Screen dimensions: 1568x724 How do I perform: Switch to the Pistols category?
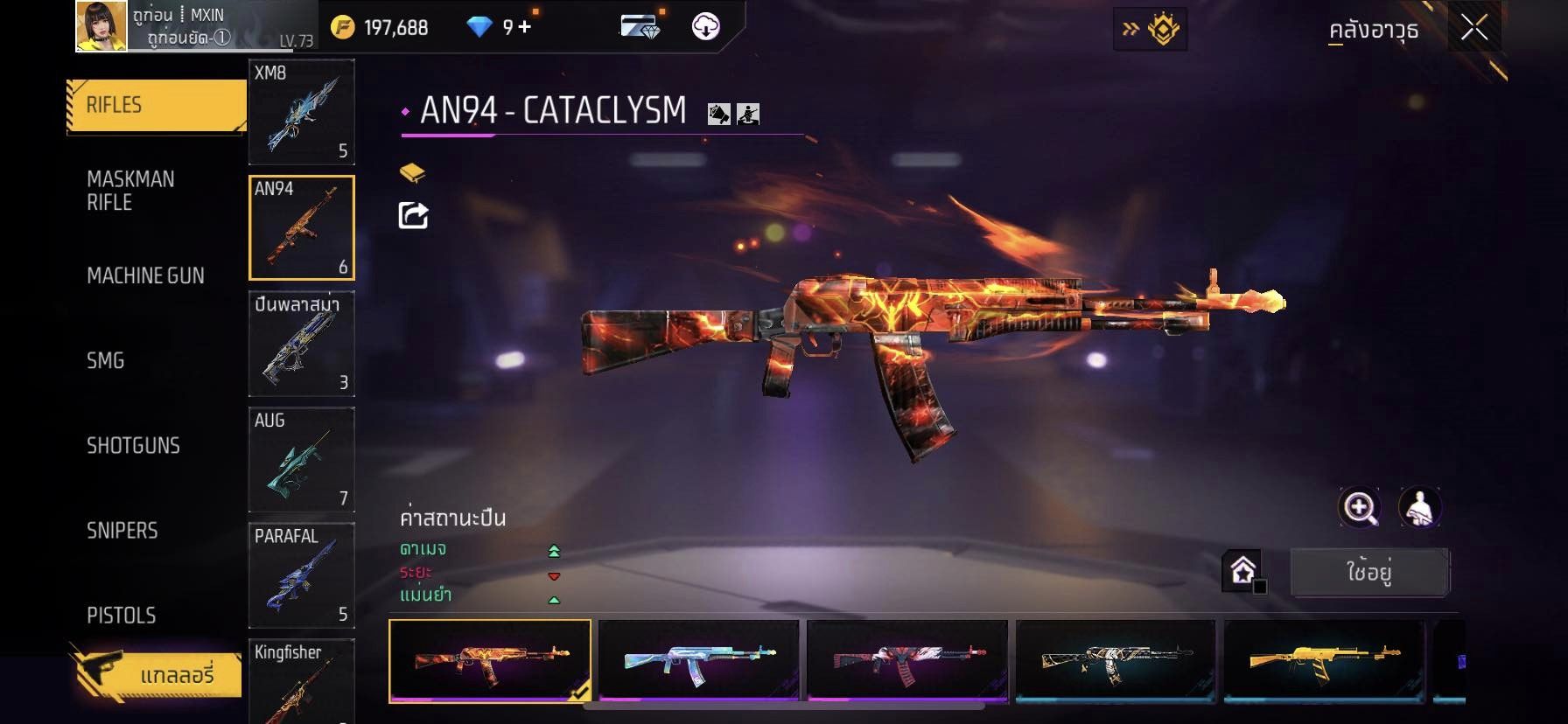(122, 616)
